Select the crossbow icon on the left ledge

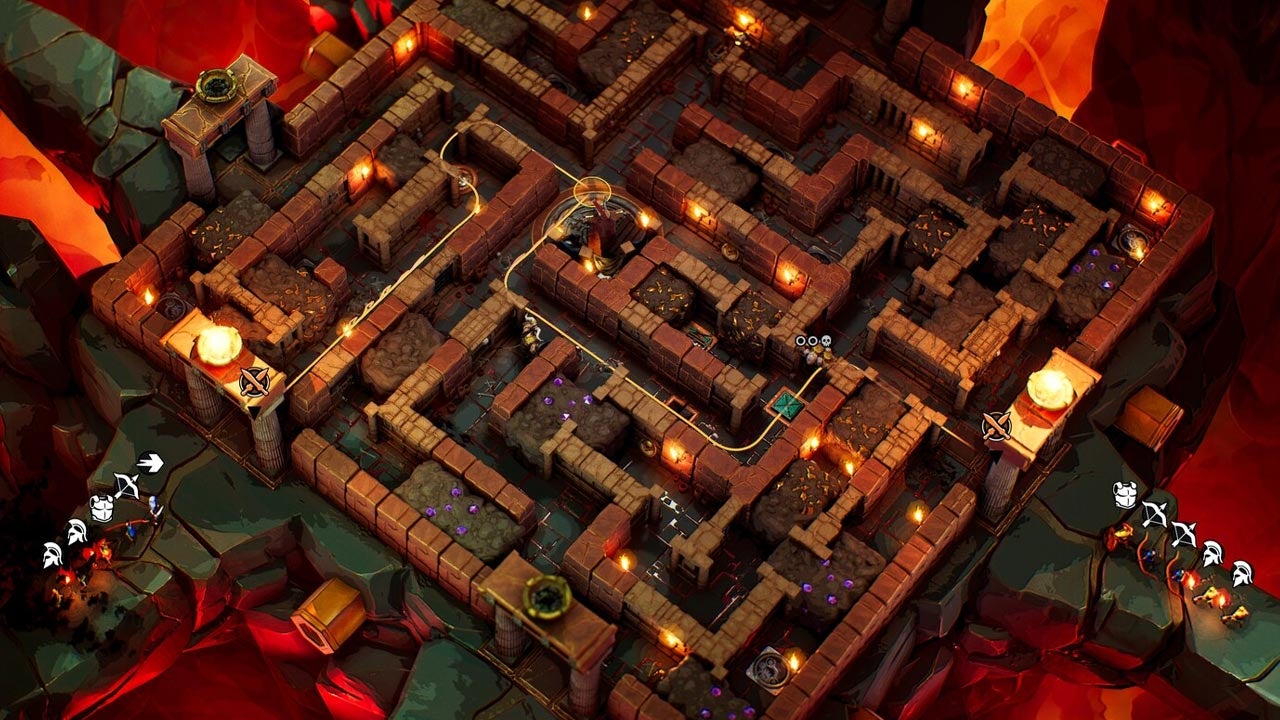click(x=127, y=483)
